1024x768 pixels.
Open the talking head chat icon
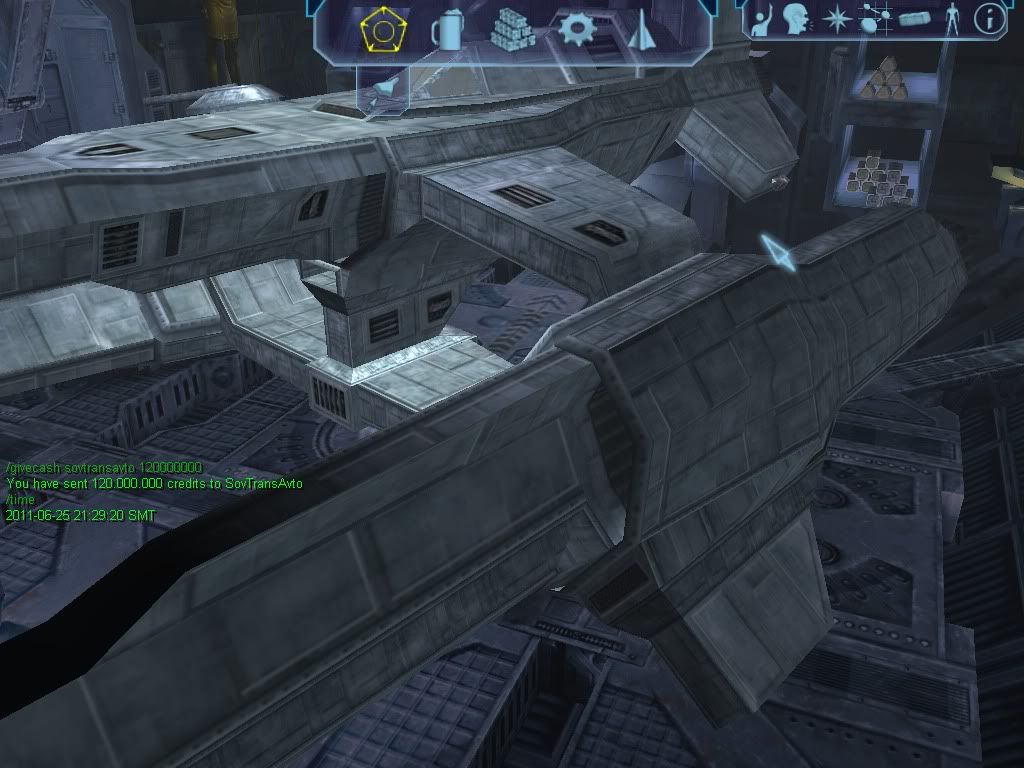[x=796, y=19]
